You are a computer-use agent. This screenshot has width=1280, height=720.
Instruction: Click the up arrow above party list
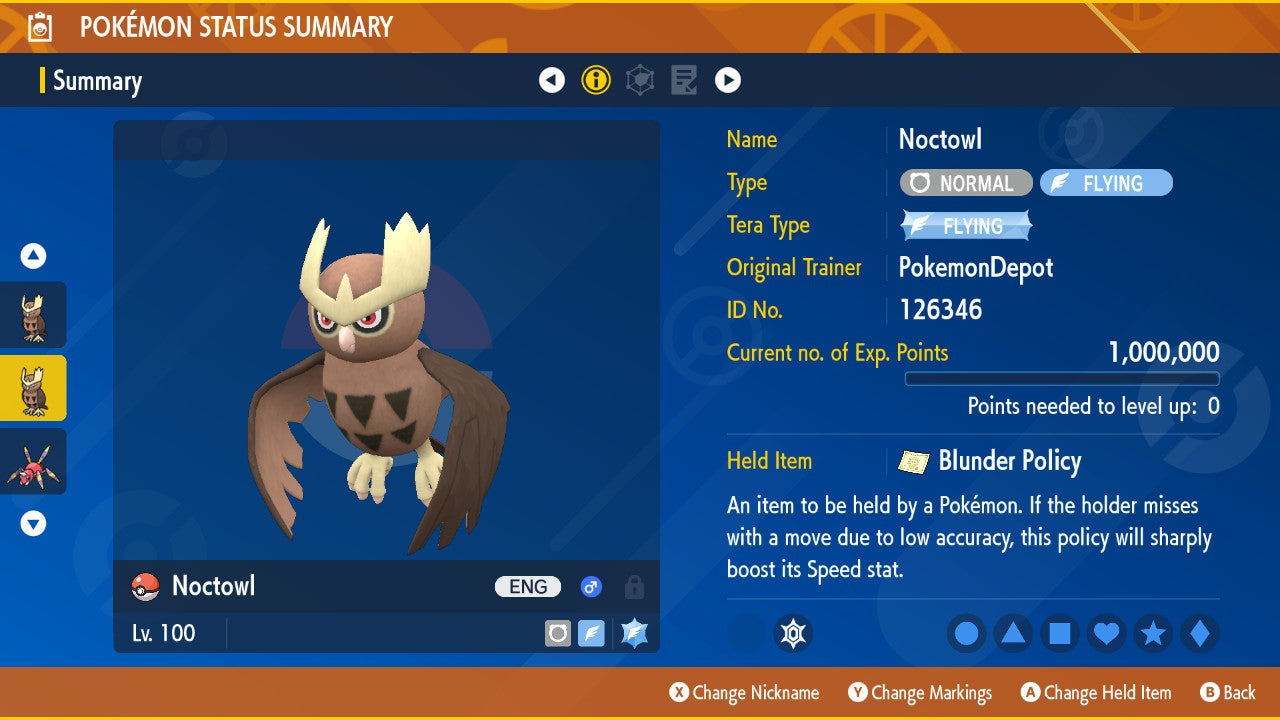[33, 256]
